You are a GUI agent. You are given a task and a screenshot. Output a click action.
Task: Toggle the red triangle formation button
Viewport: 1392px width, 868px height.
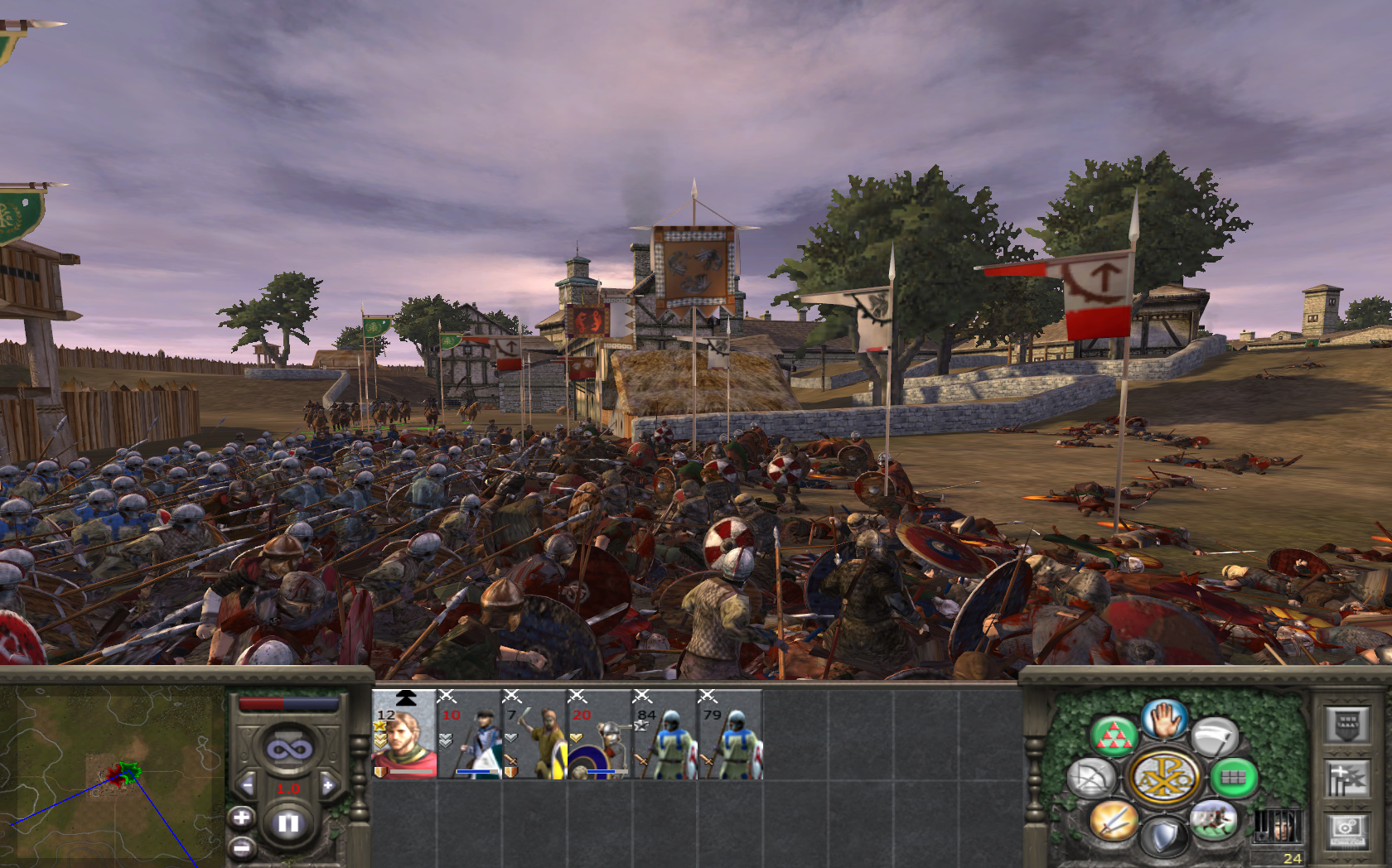click(x=1114, y=737)
